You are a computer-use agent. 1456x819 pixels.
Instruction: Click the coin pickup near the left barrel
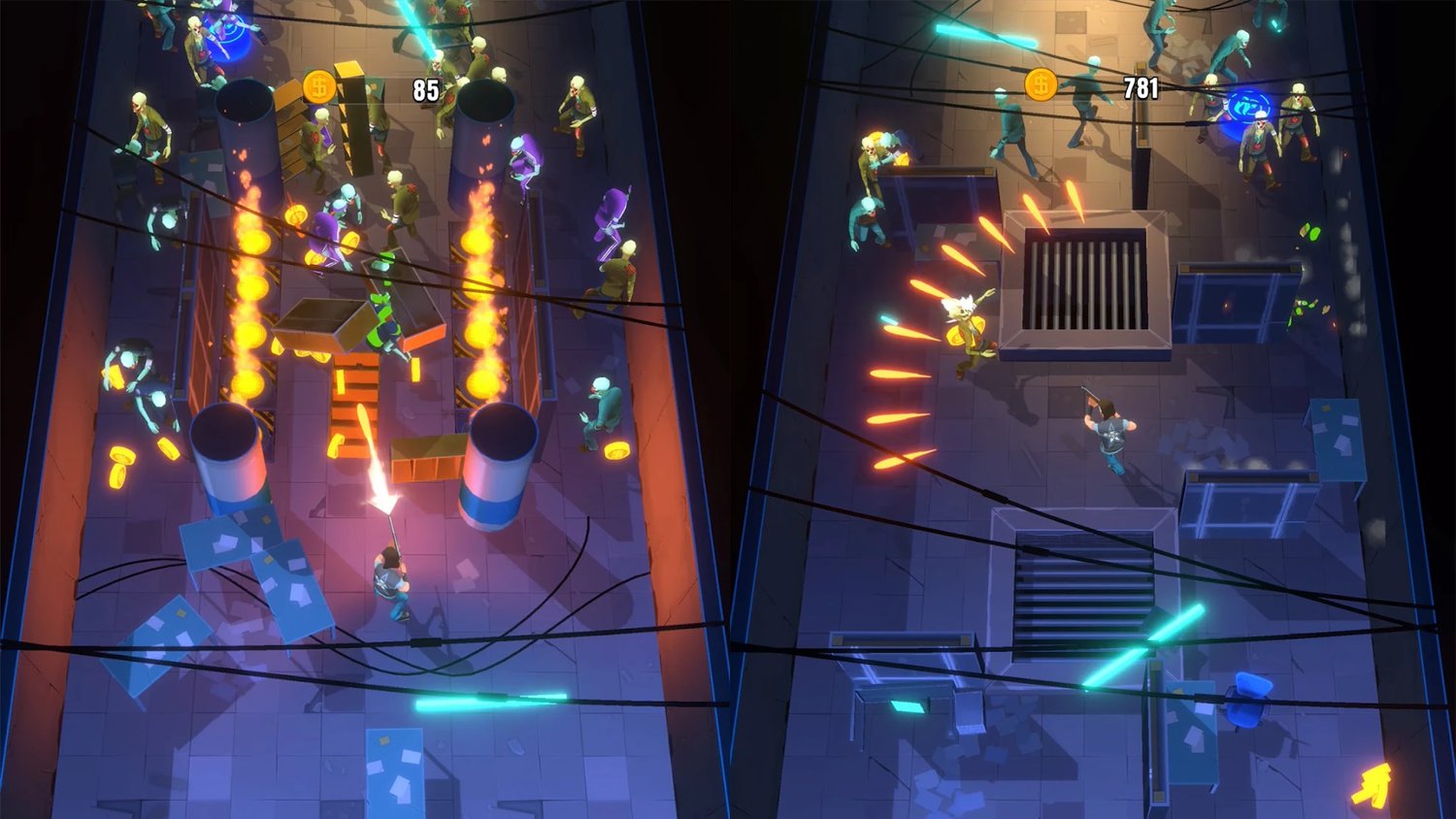coord(124,456)
